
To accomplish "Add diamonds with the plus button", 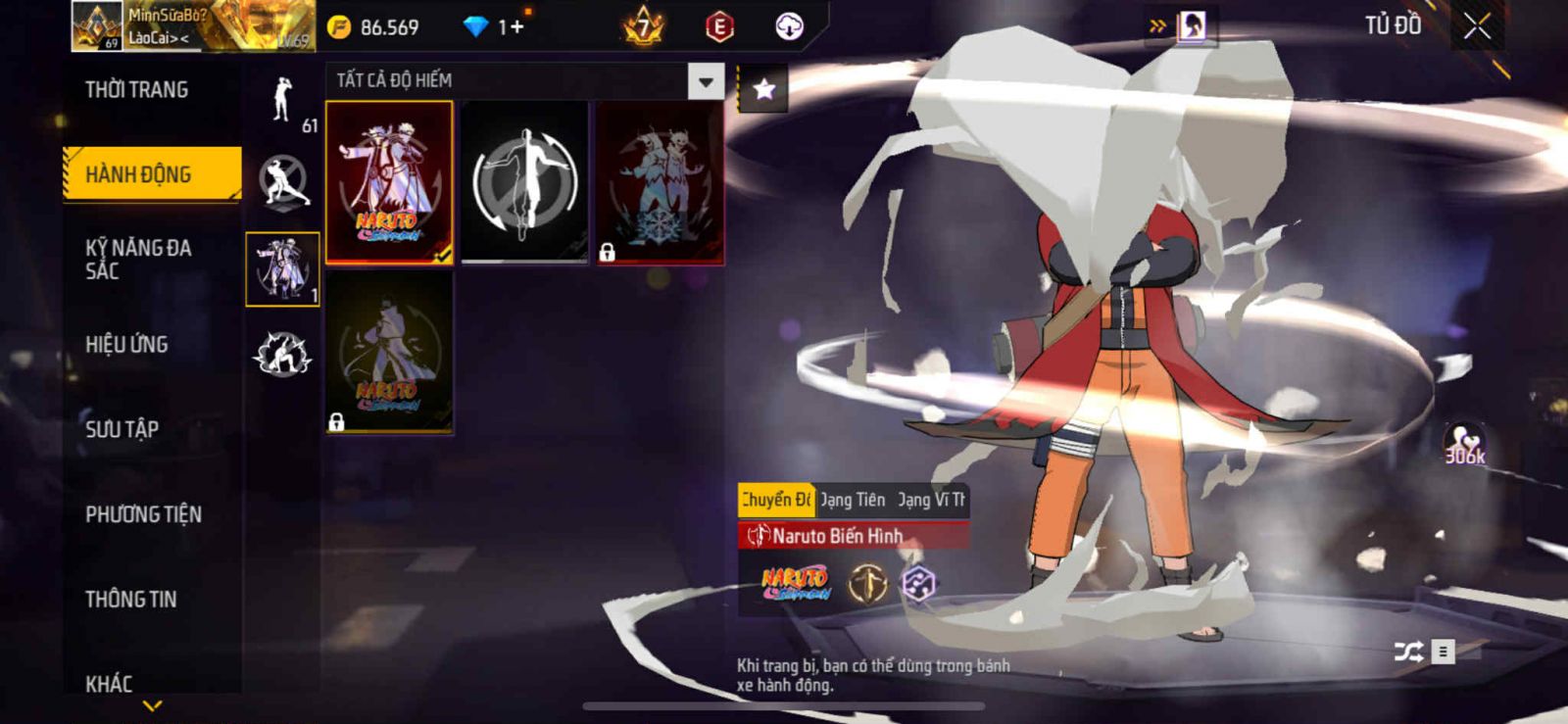I will [515, 27].
